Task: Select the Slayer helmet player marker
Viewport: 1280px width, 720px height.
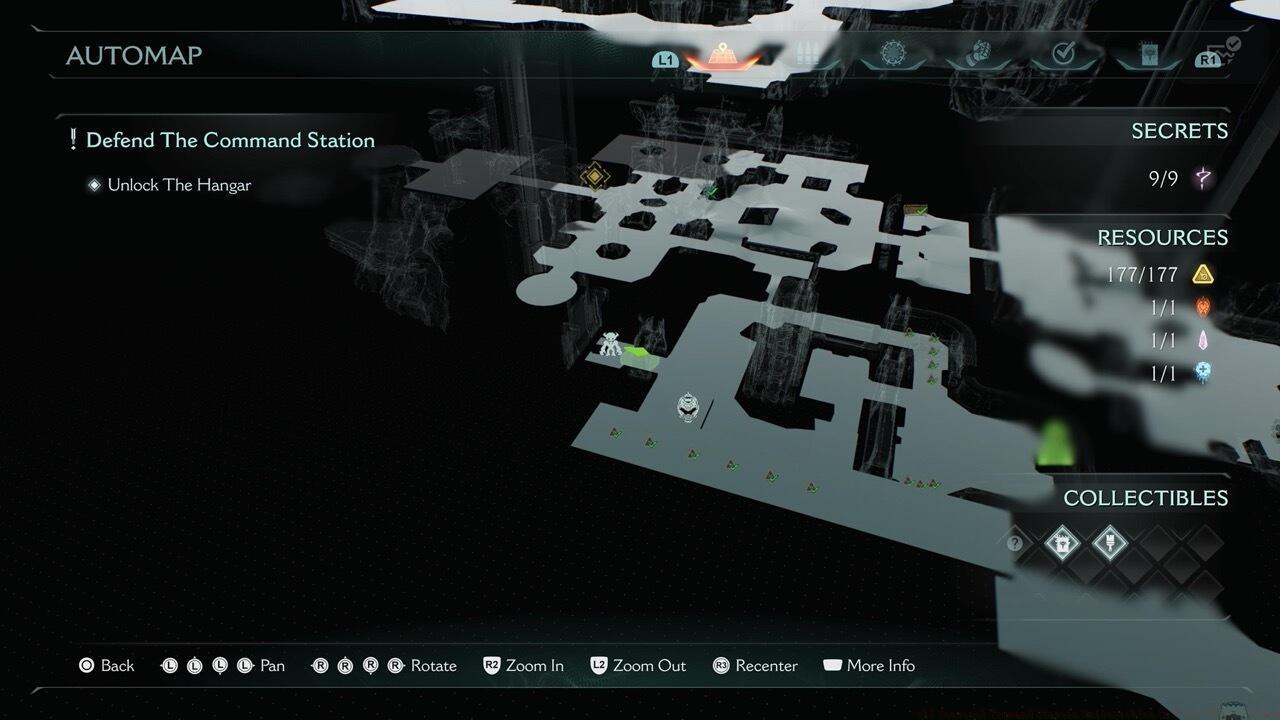Action: tap(688, 406)
